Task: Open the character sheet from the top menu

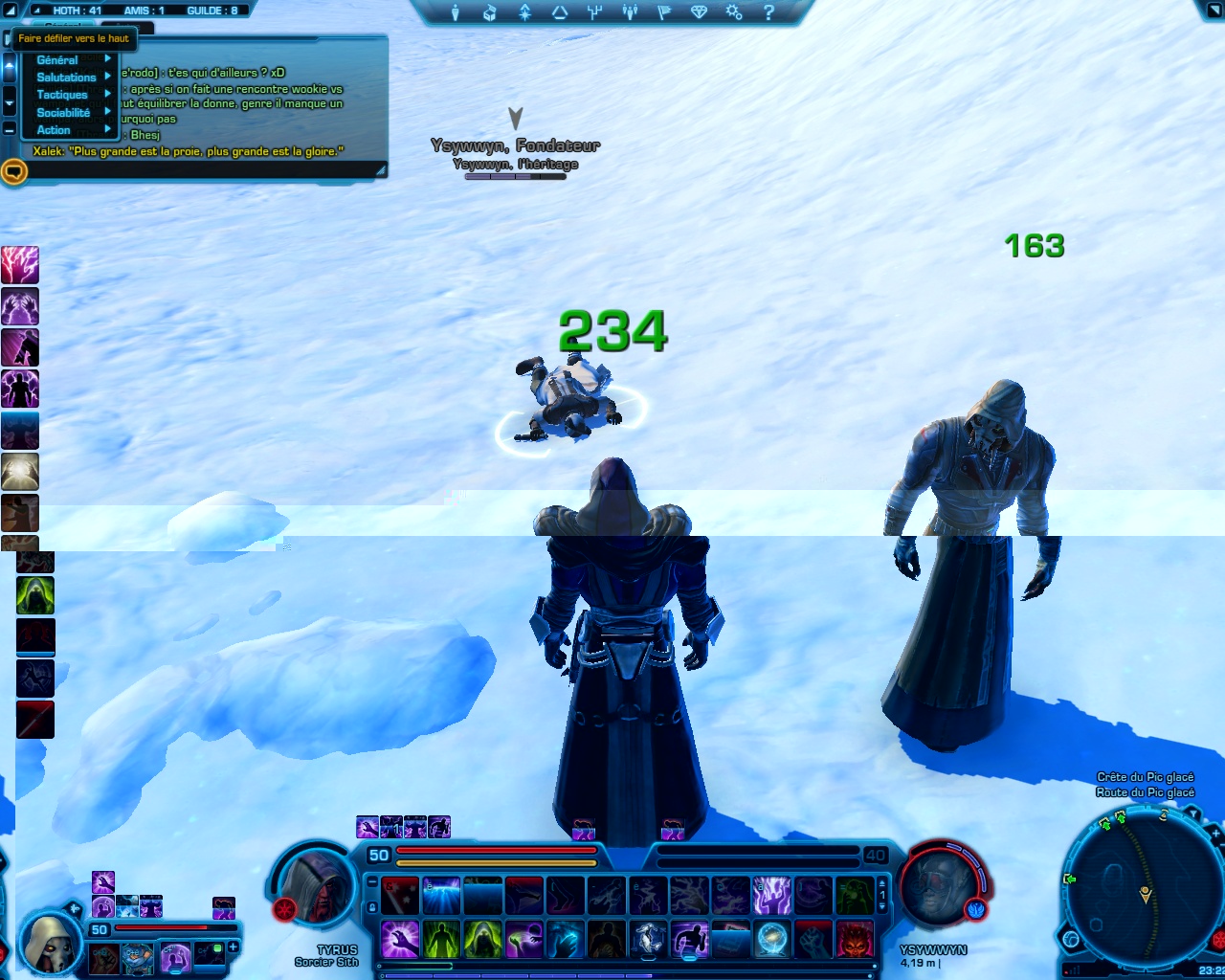Action: pyautogui.click(x=456, y=12)
